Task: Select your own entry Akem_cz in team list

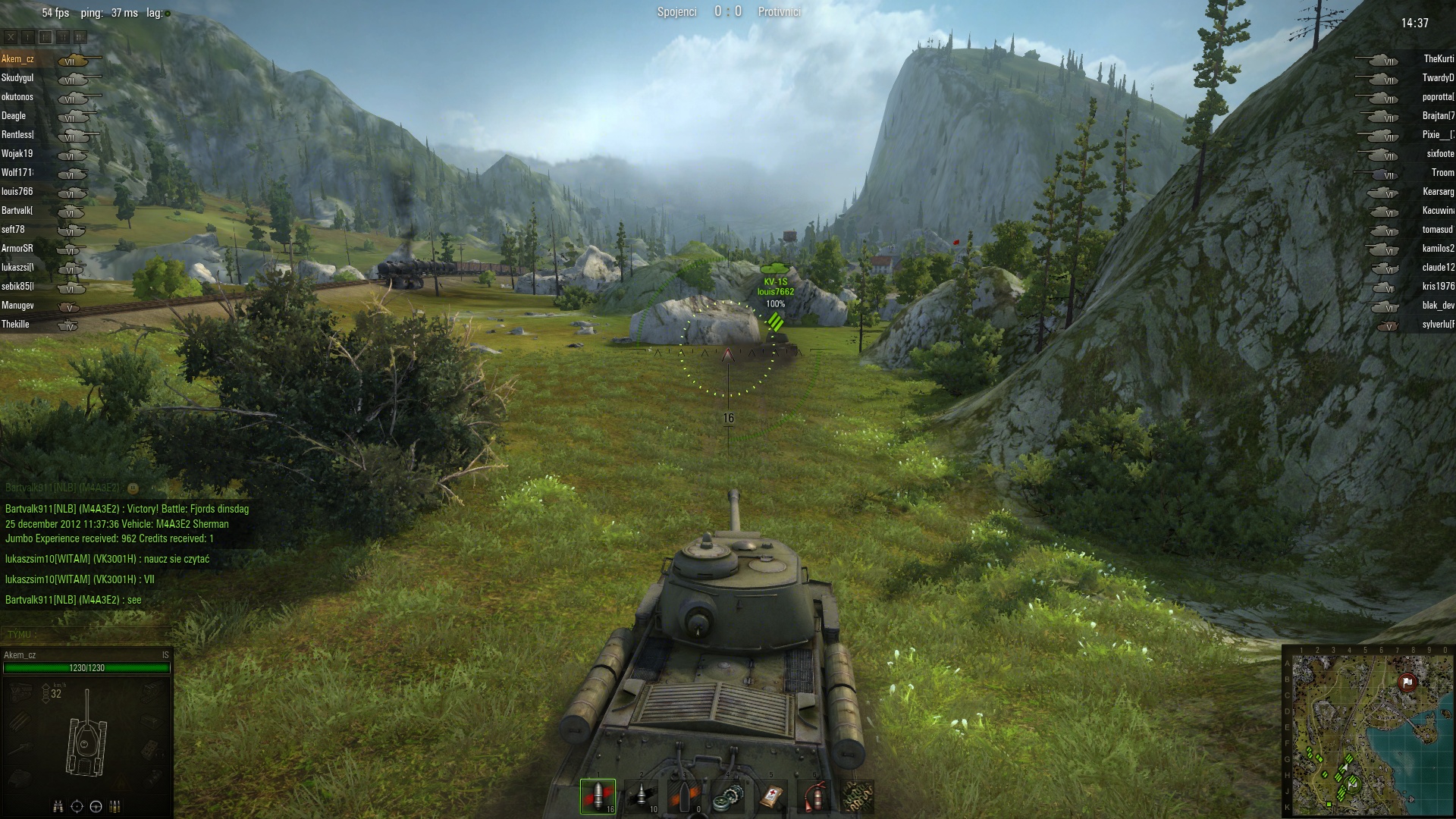Action: point(17,59)
